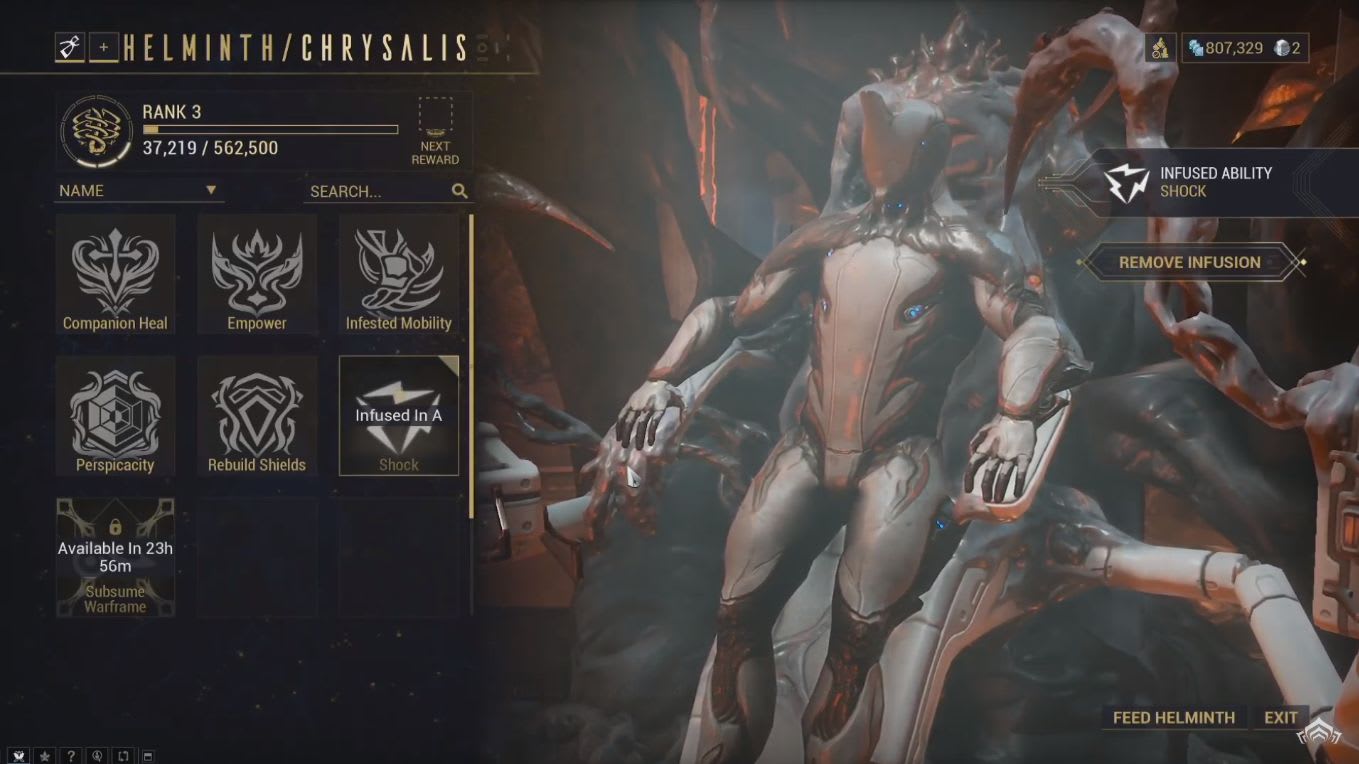The height and width of the screenshot is (764, 1359).
Task: Select the Rebuild Shields ability
Action: (257, 415)
